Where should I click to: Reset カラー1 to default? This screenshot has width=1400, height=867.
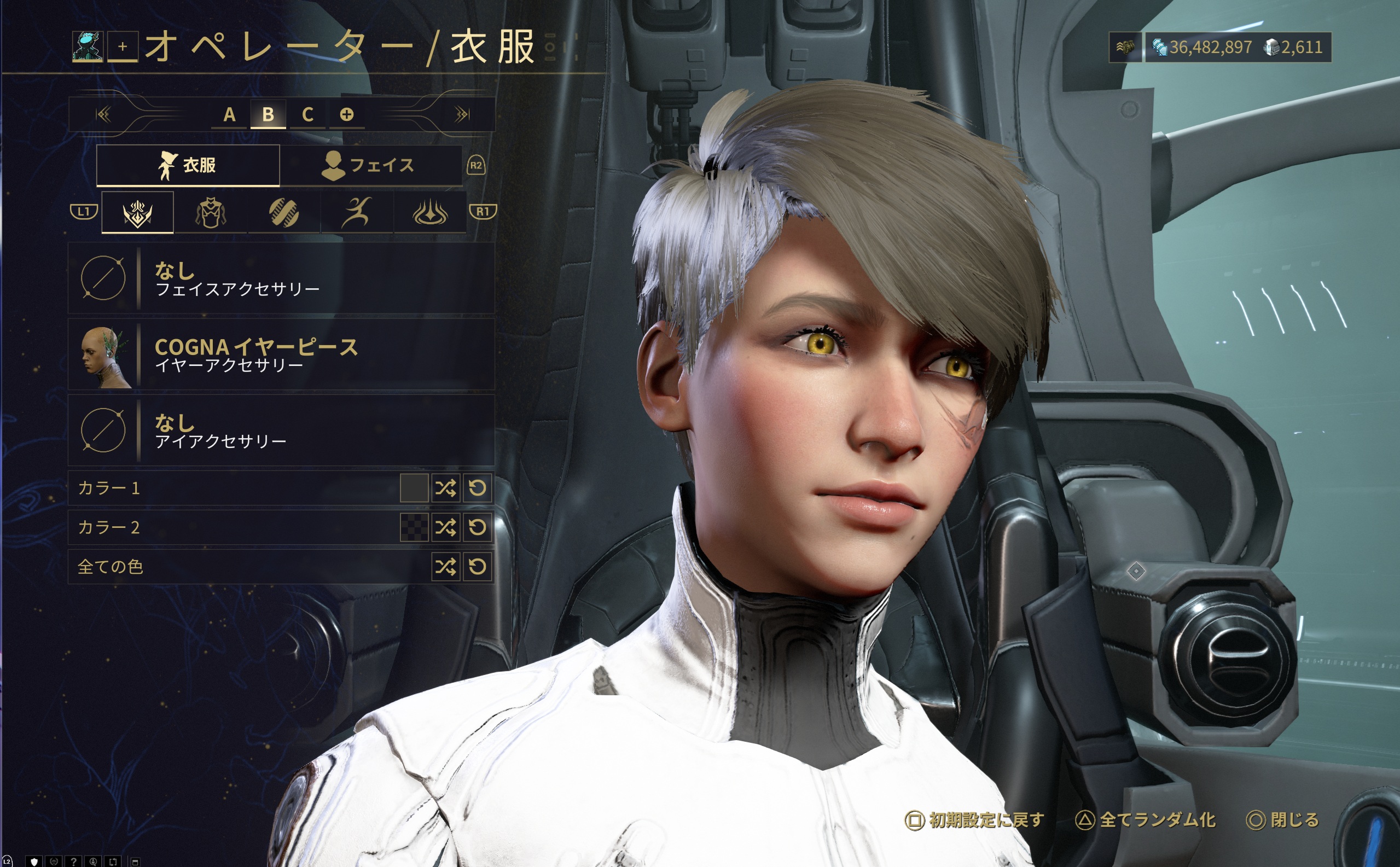(478, 488)
